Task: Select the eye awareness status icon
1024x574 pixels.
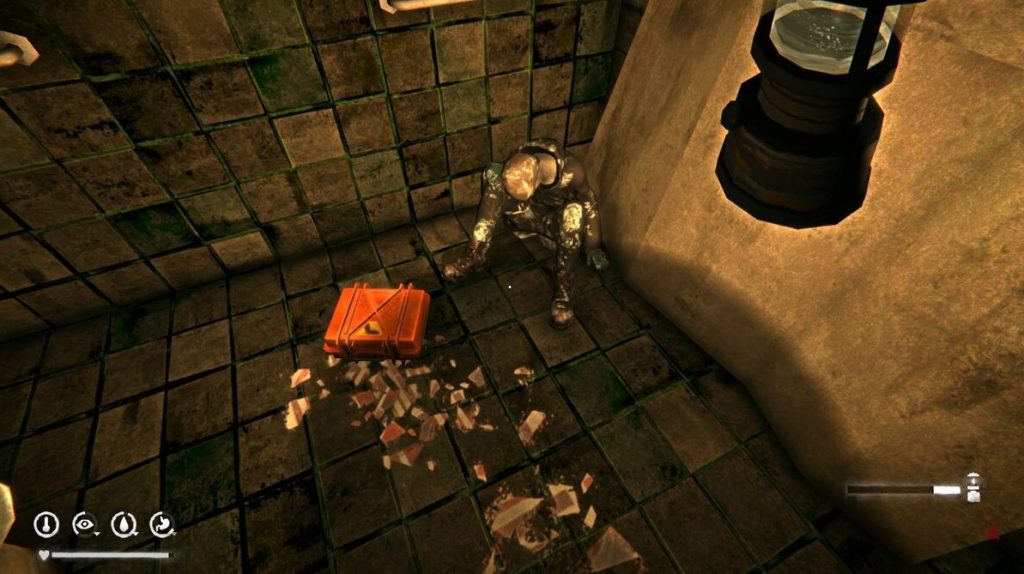Action: point(84,523)
